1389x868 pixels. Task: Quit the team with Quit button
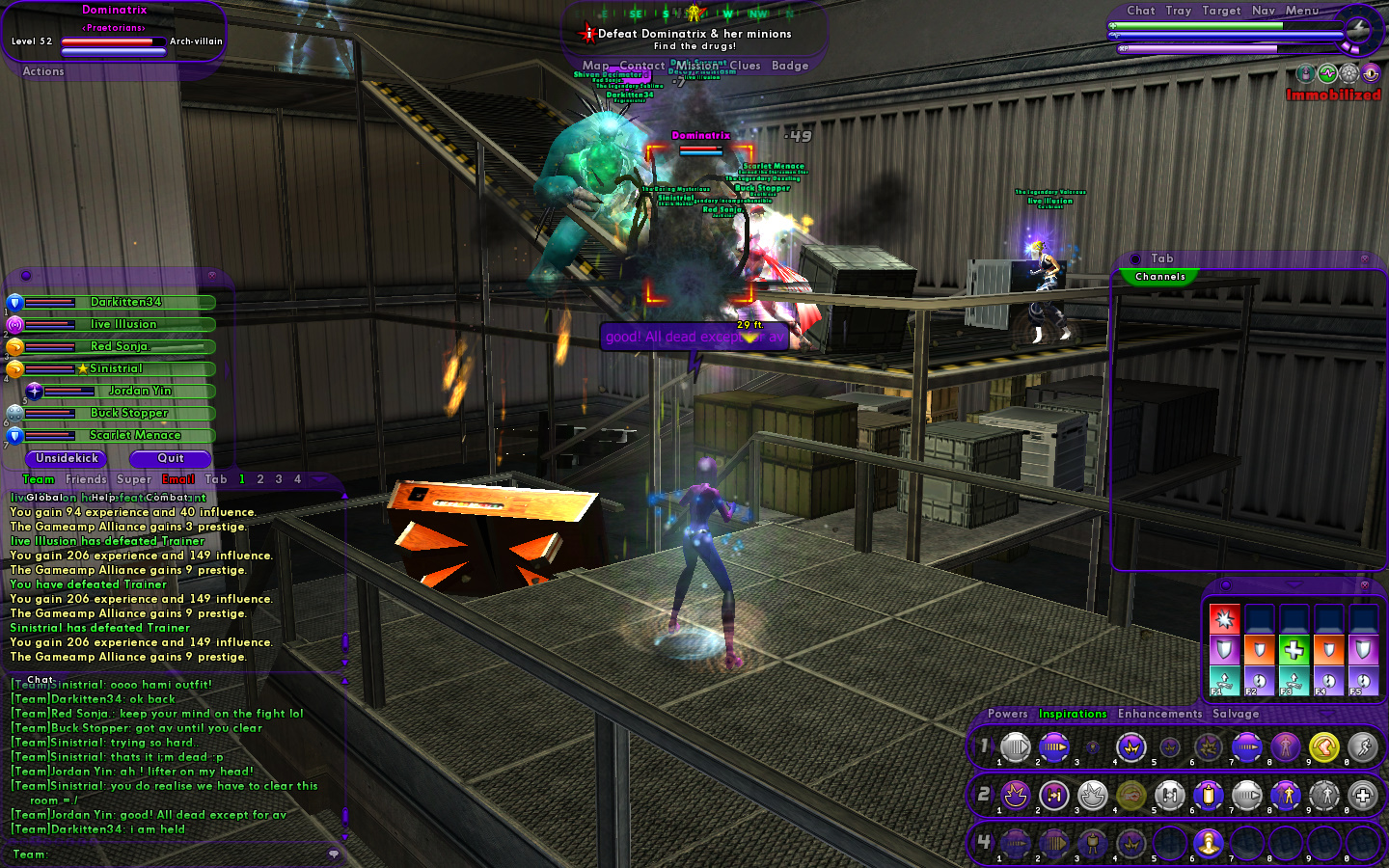coord(170,458)
